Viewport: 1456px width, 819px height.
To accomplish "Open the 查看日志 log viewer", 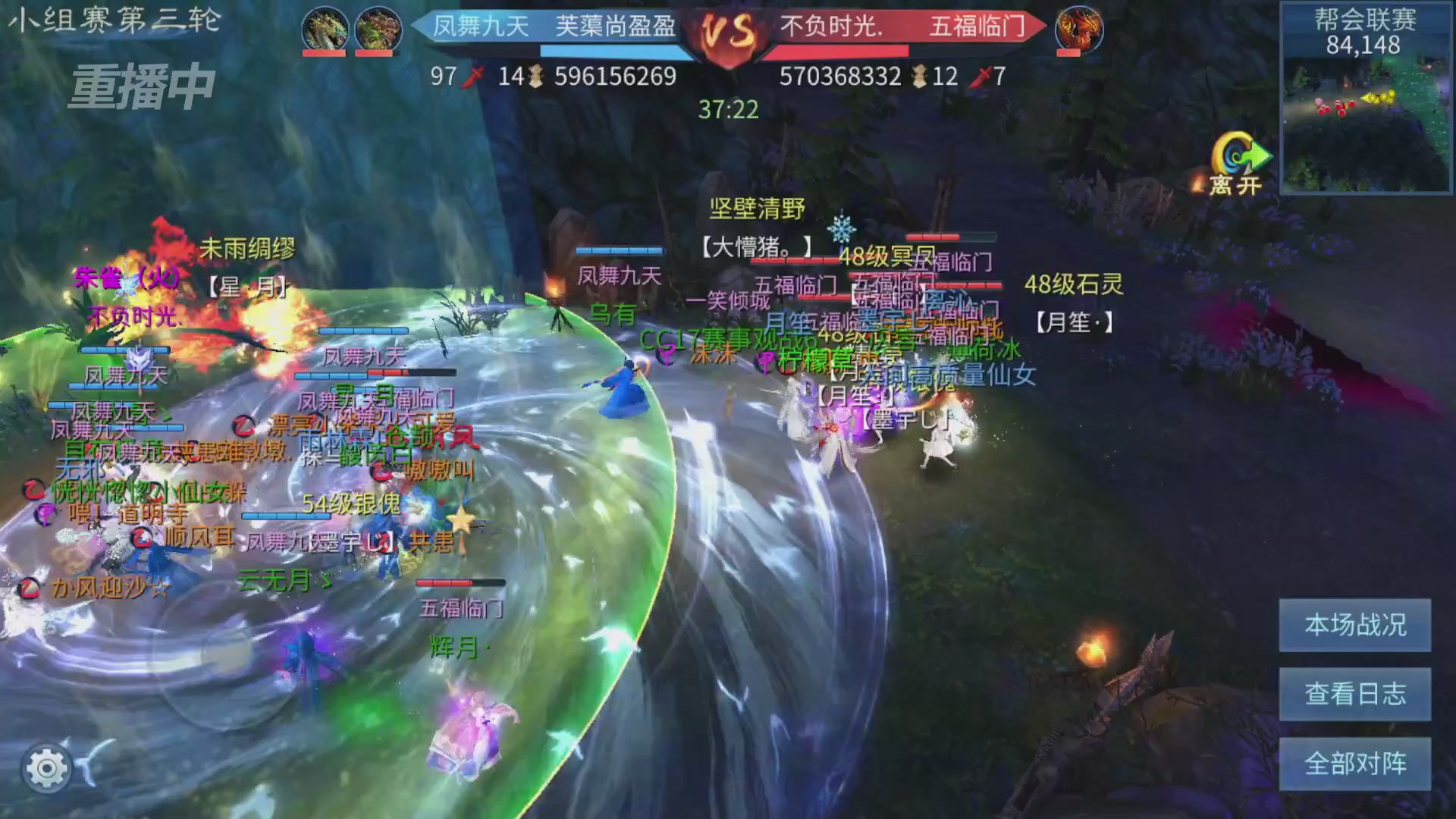I will 1354,695.
